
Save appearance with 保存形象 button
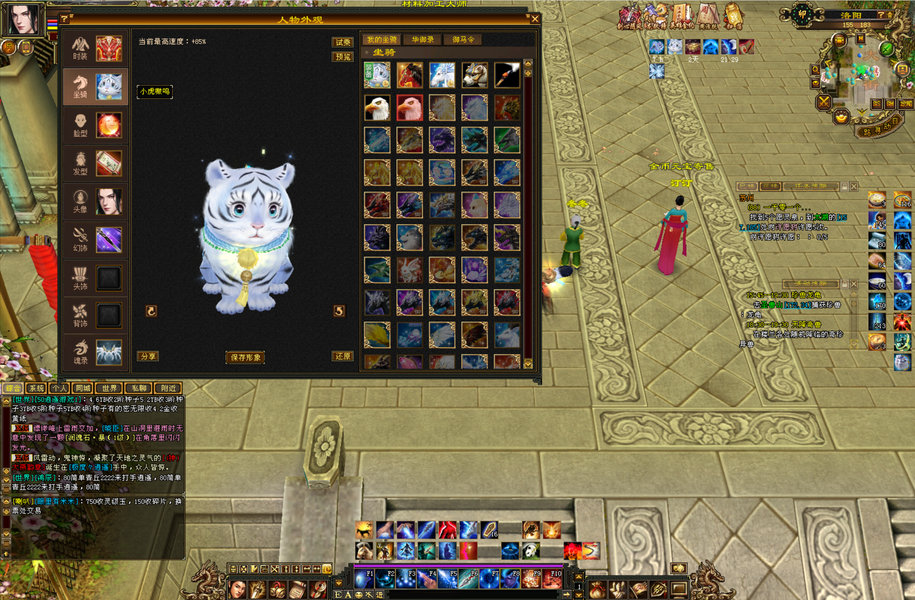(245, 356)
